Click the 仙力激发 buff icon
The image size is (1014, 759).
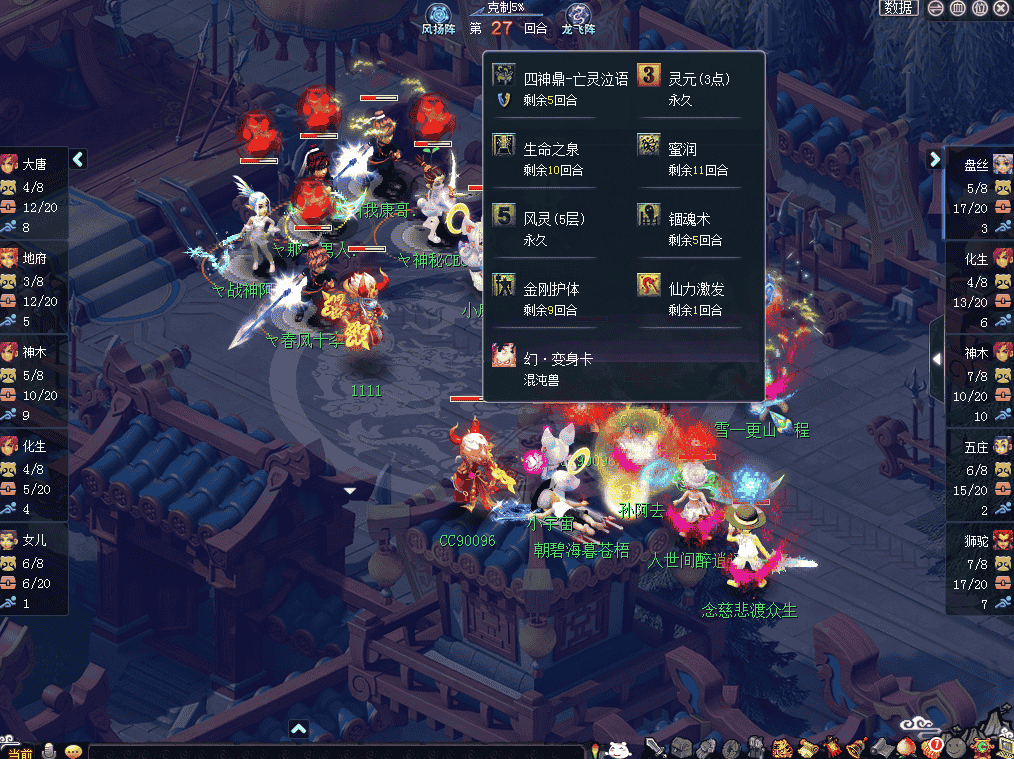point(649,286)
